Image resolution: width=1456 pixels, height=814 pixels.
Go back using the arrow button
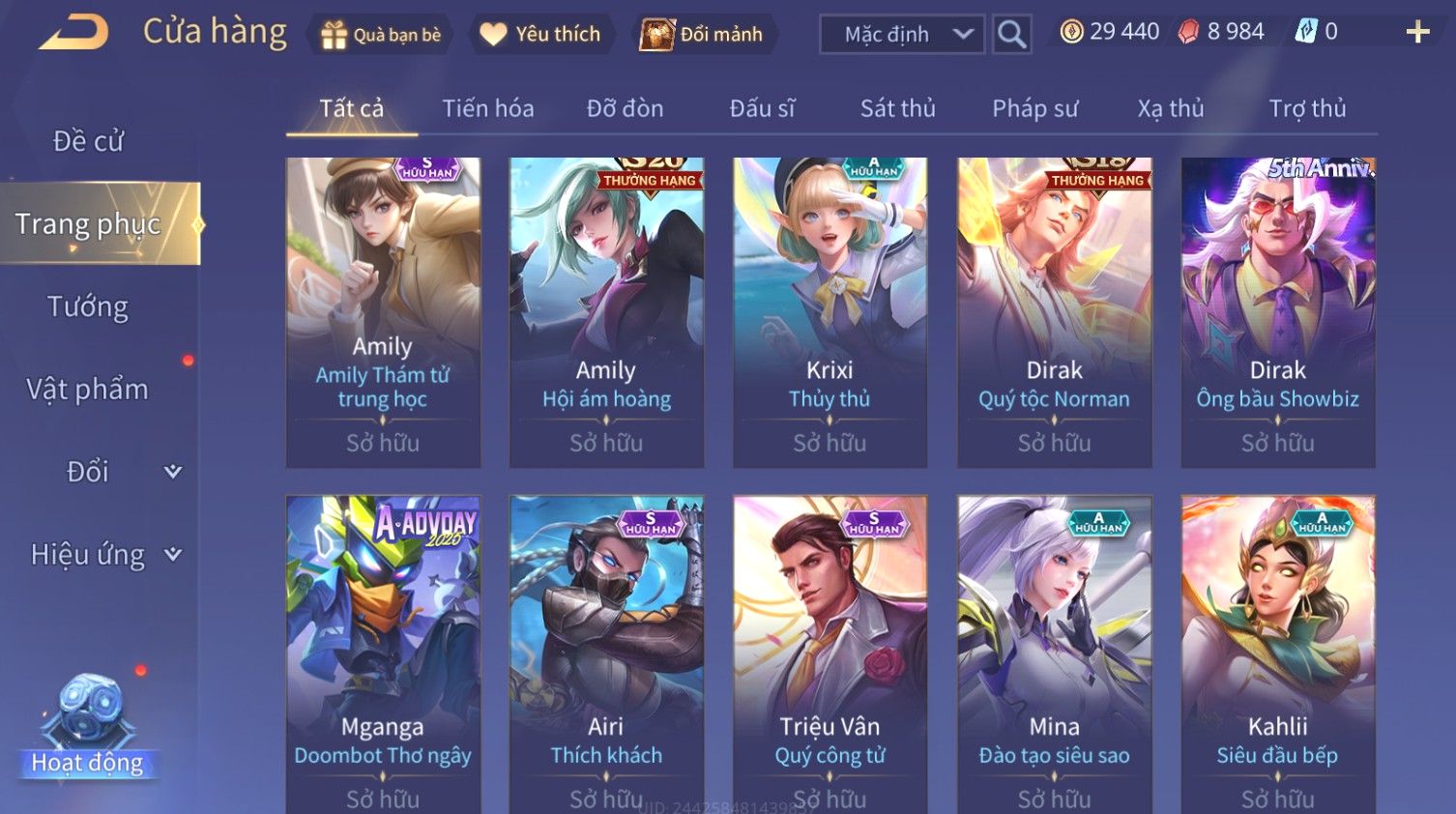point(73,33)
